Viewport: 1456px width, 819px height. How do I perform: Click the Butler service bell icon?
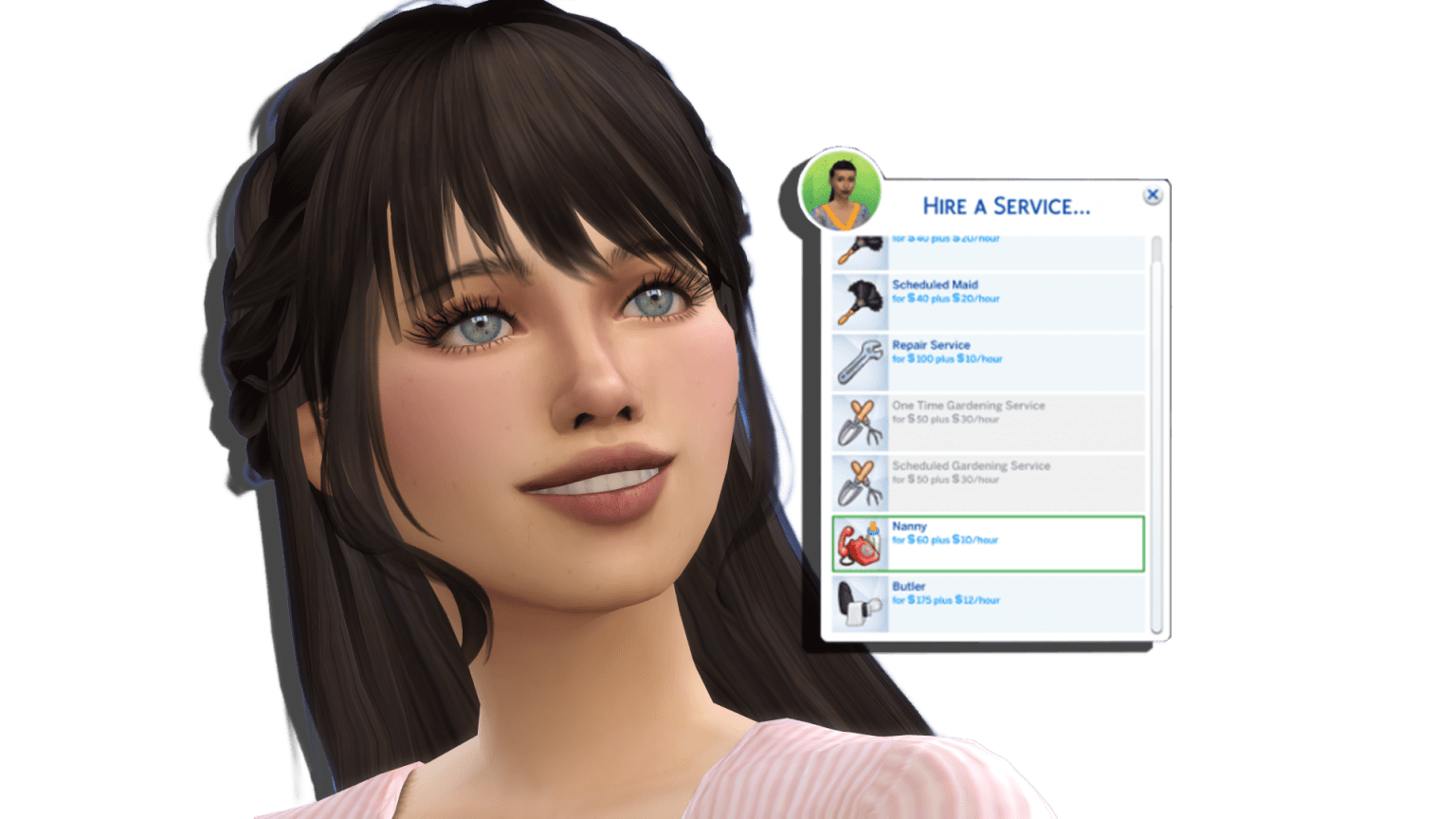858,600
